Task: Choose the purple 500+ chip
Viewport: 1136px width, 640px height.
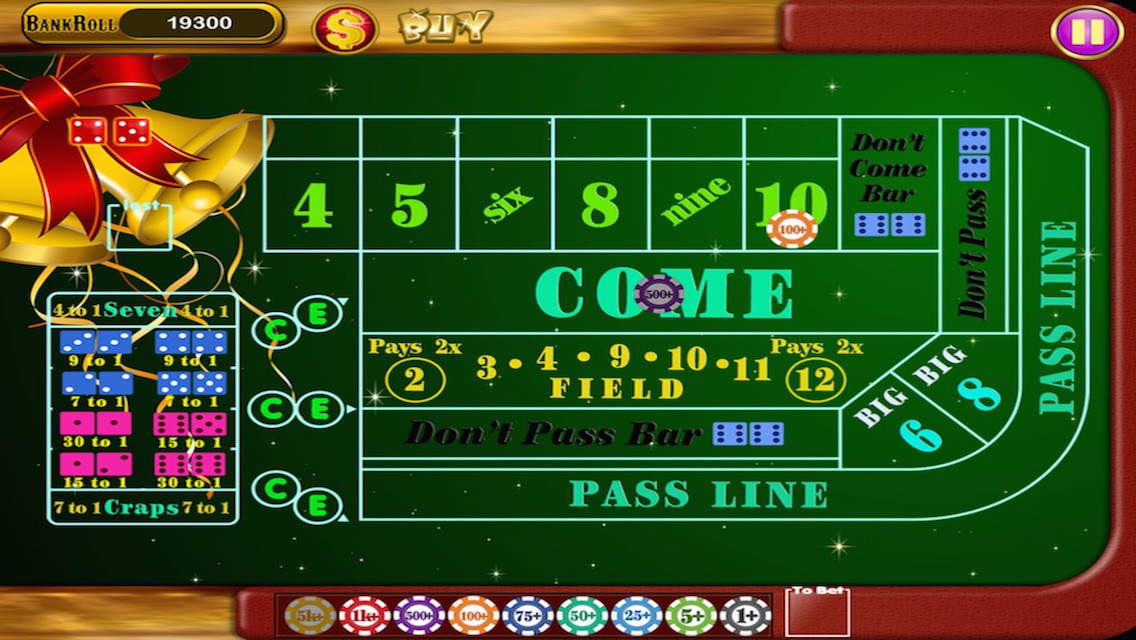Action: 419,616
